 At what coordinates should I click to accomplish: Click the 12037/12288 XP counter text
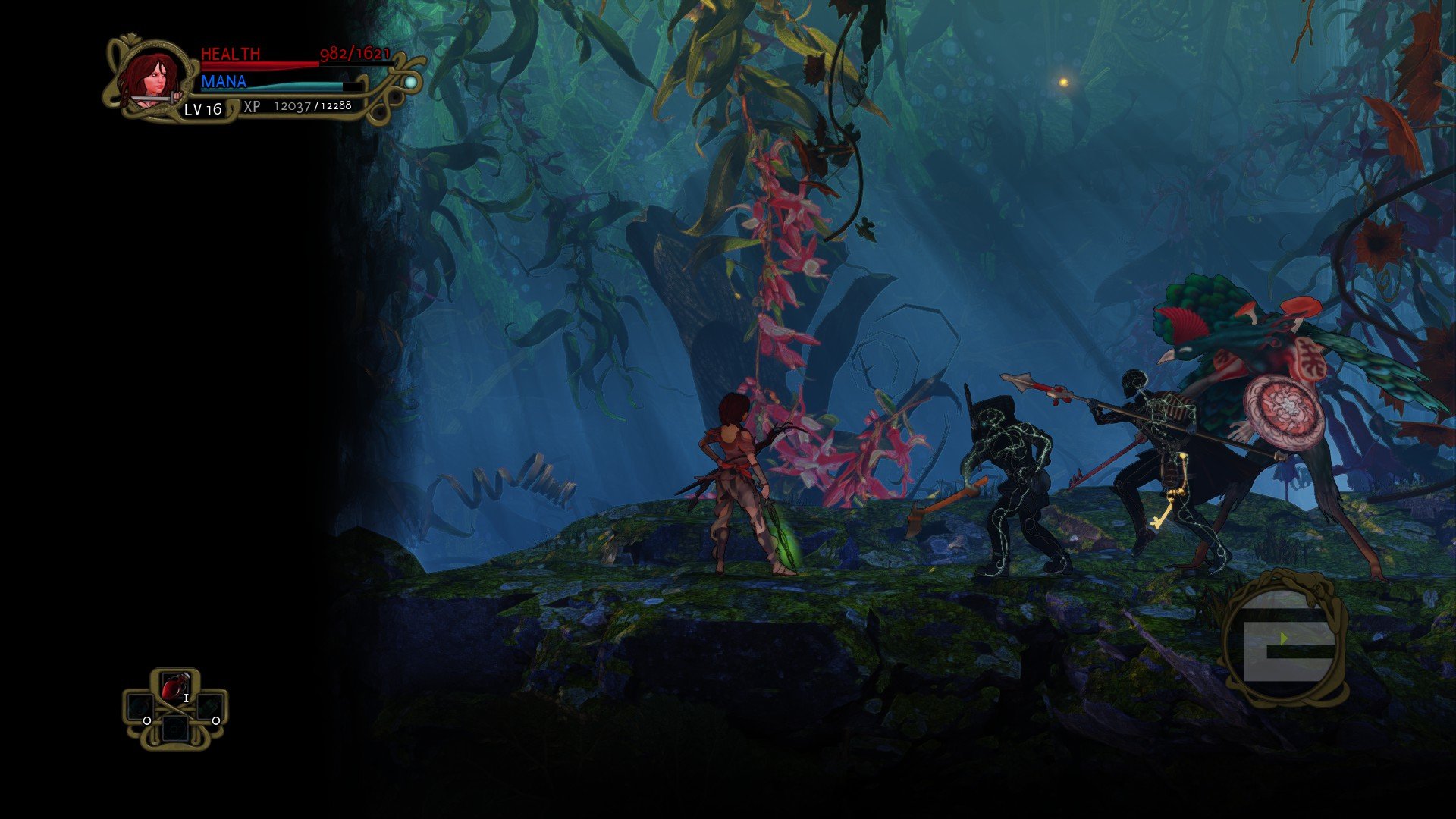tap(311, 107)
